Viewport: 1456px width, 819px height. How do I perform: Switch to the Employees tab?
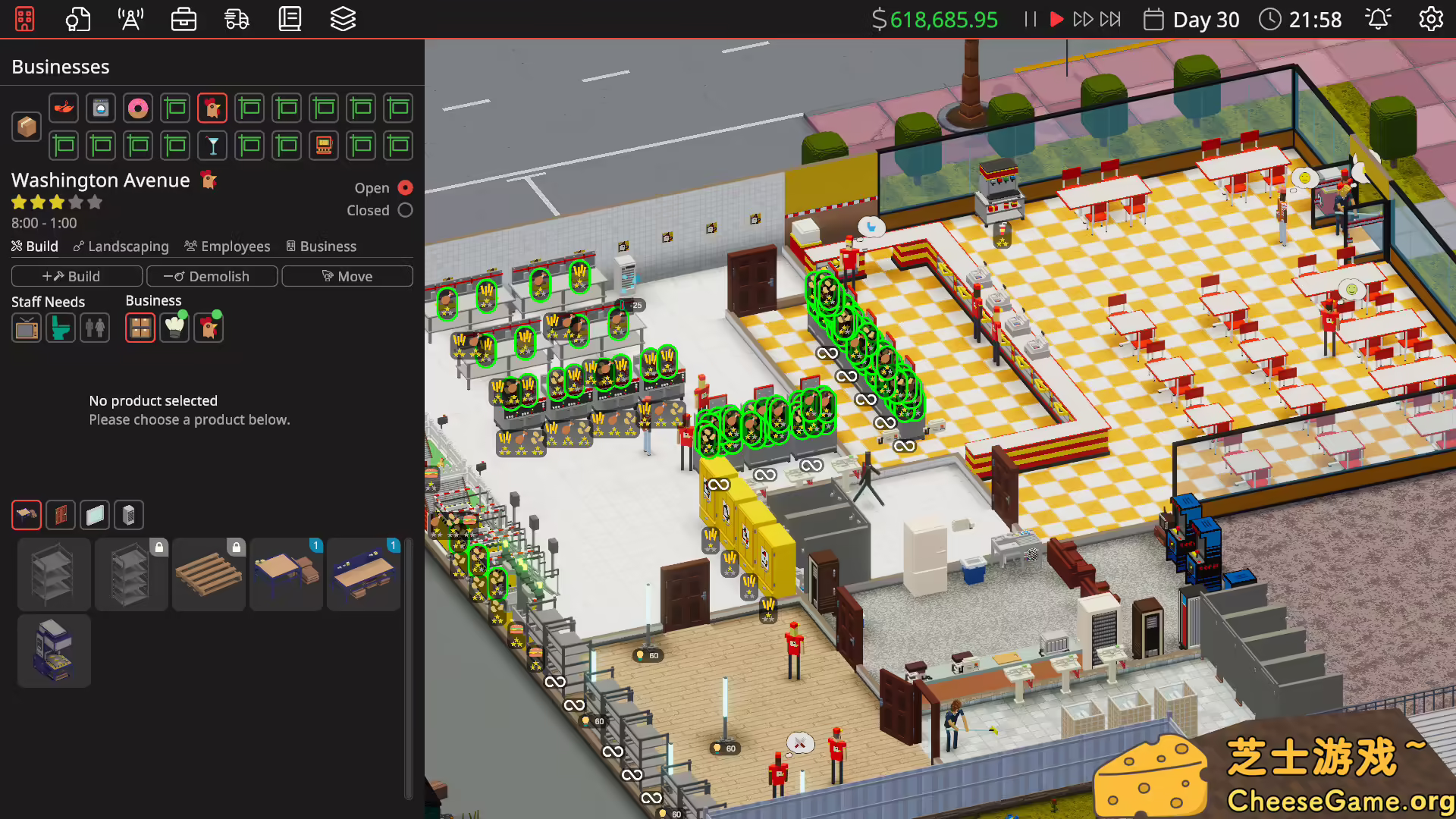(x=227, y=246)
